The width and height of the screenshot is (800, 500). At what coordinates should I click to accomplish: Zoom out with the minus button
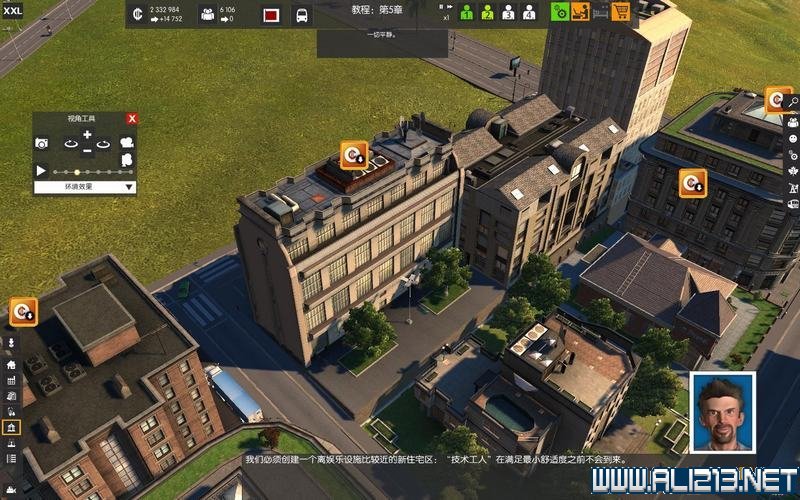click(x=87, y=151)
